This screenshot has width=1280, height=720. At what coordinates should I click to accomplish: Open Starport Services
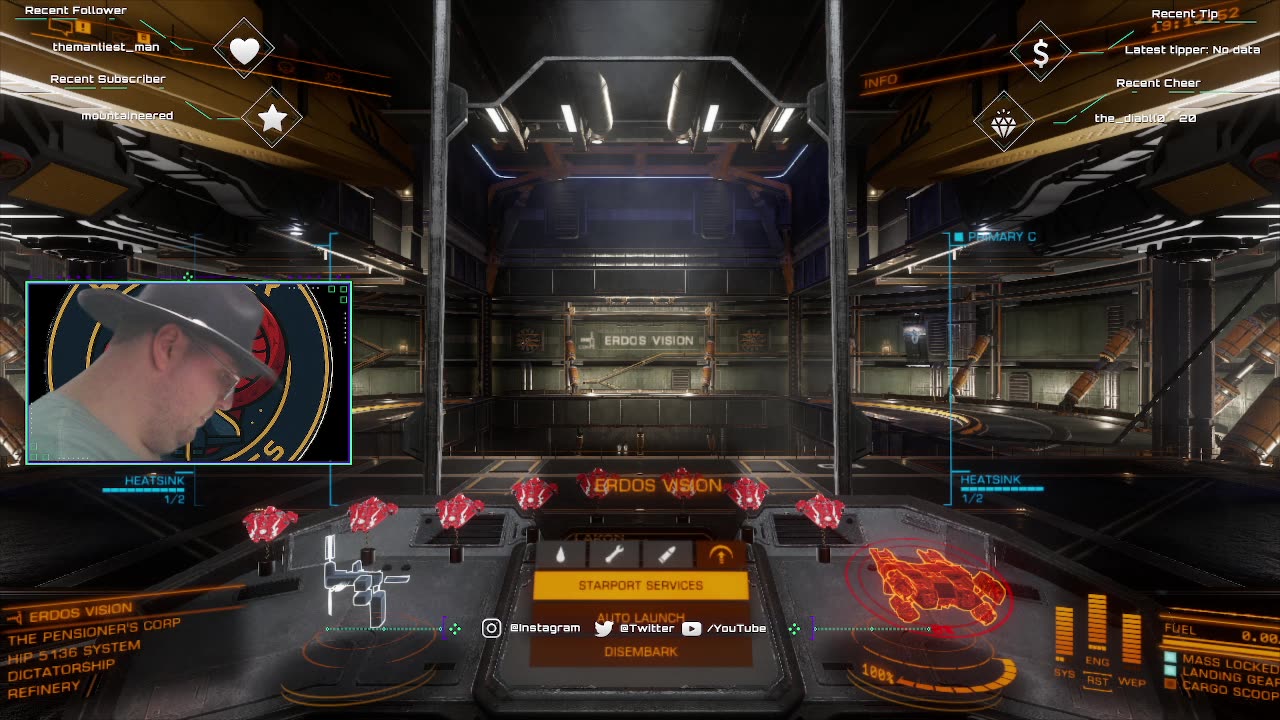point(640,585)
